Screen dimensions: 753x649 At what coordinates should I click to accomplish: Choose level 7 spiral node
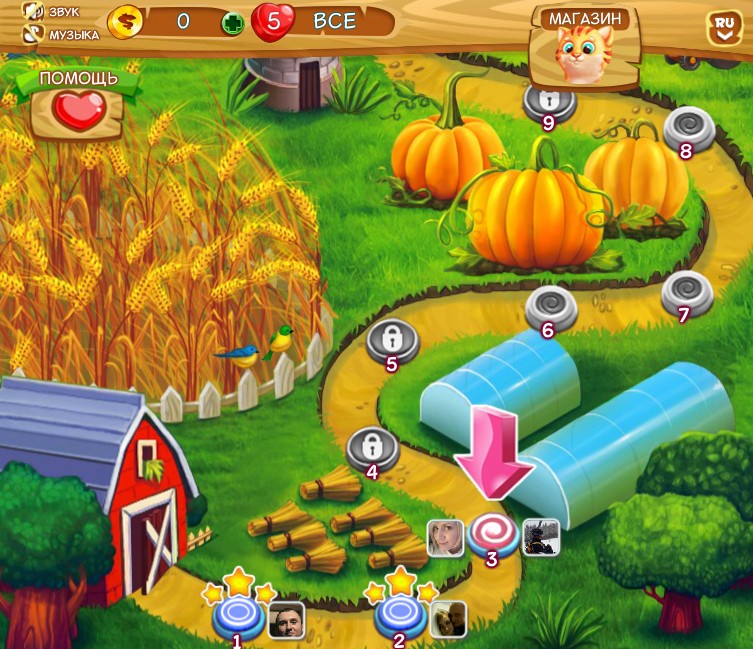click(687, 291)
